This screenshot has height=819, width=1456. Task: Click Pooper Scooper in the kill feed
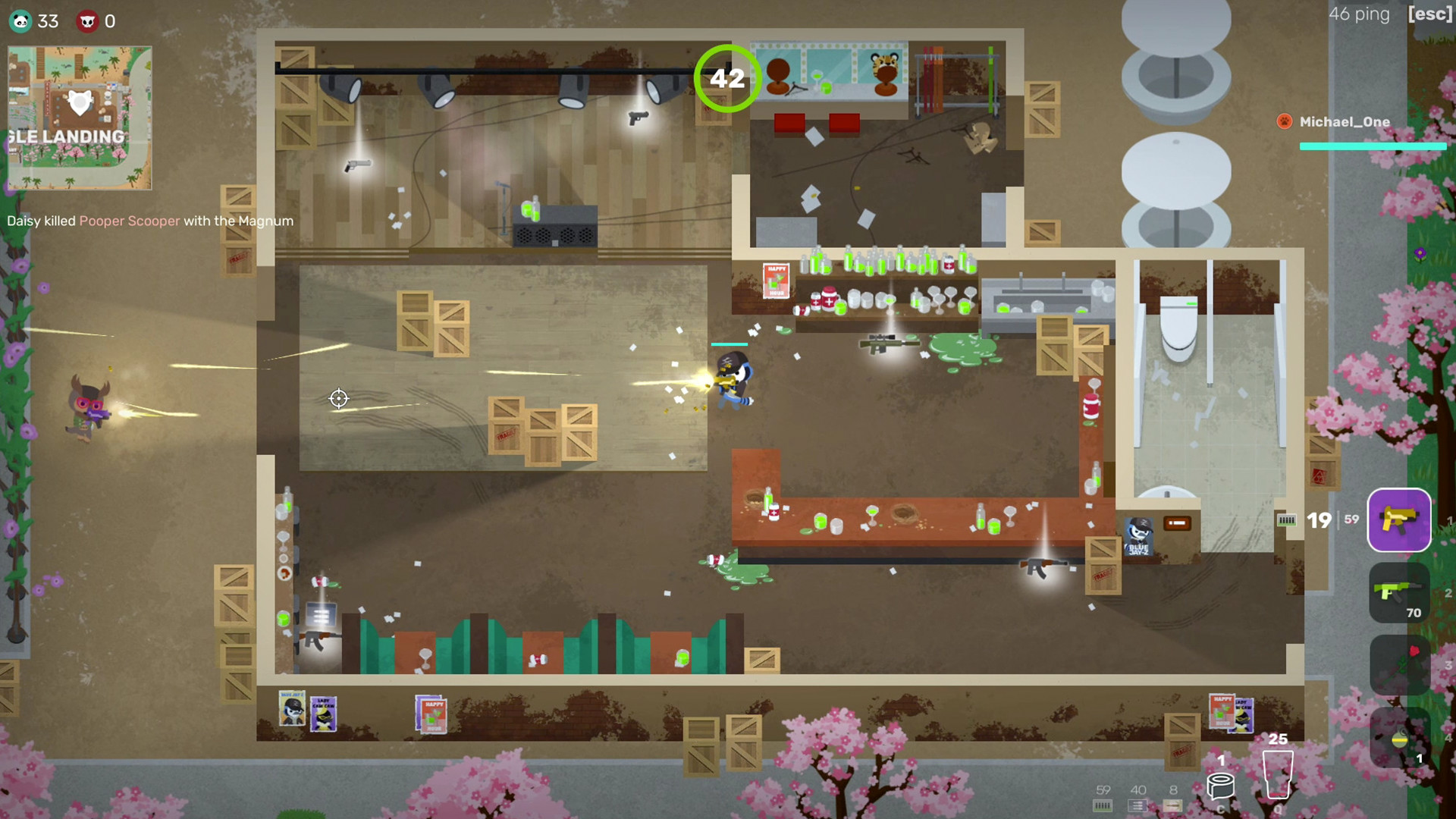130,221
